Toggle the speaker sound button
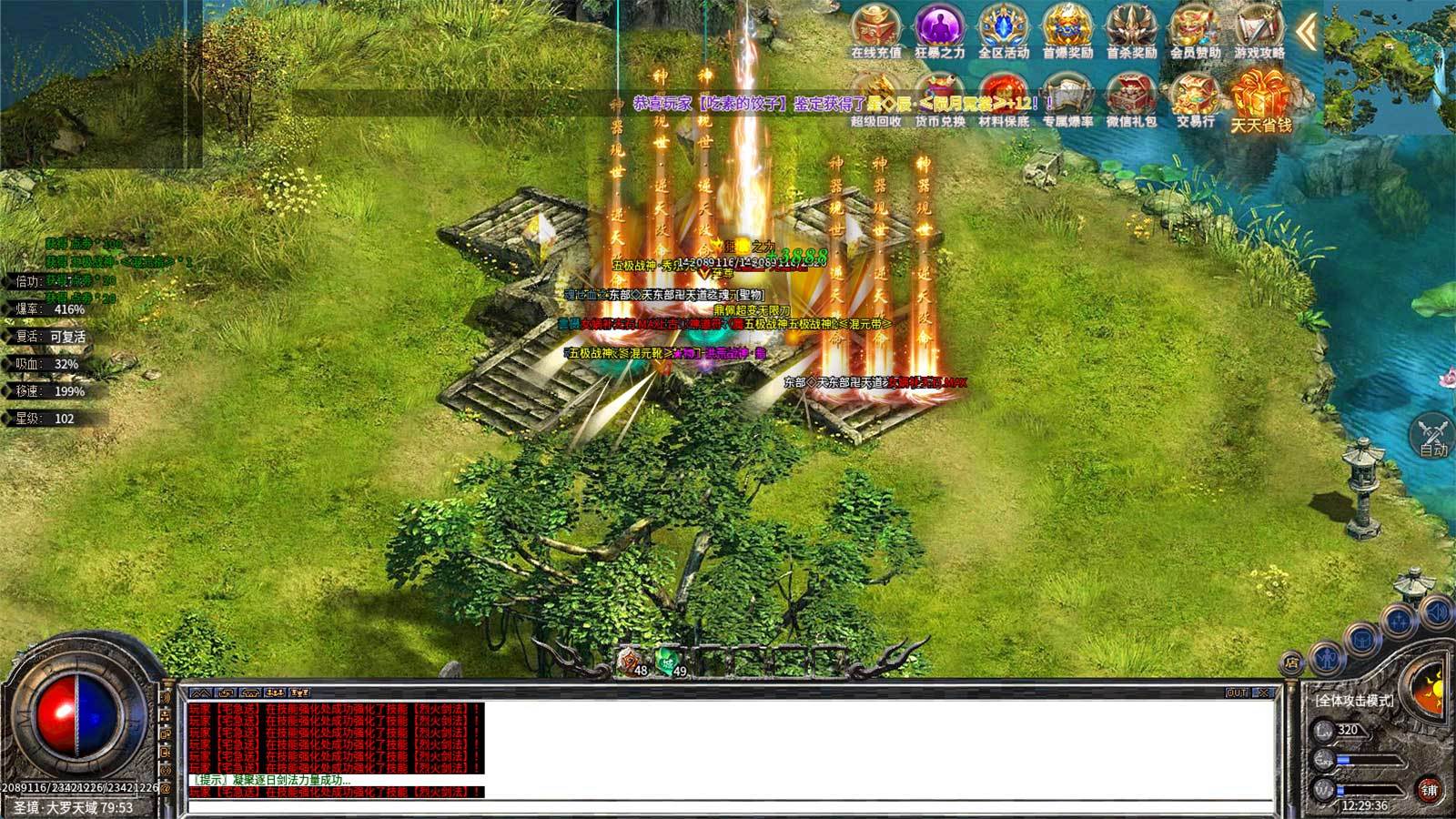Image resolution: width=1456 pixels, height=819 pixels. [x=1436, y=611]
